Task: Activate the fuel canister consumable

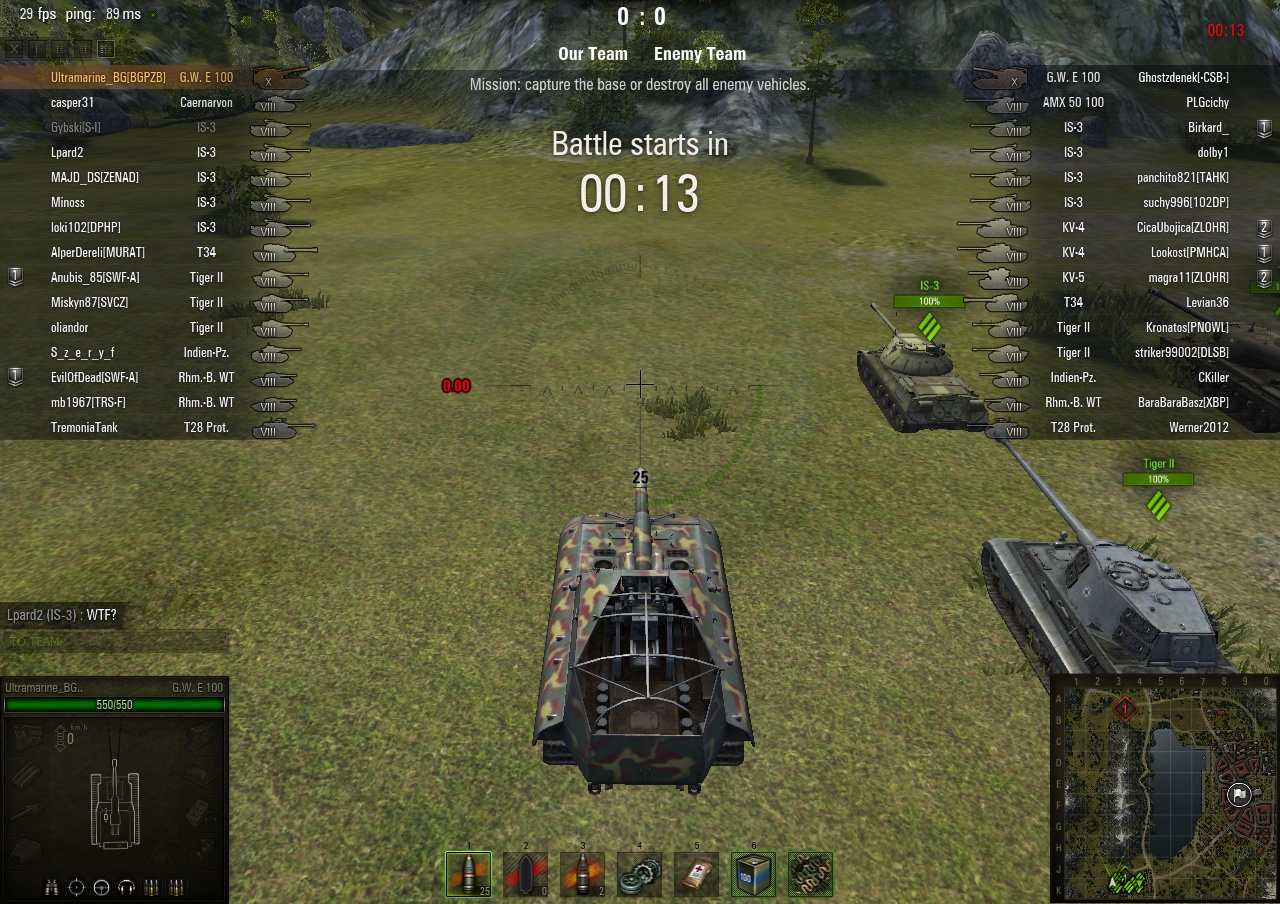Action: tap(753, 874)
